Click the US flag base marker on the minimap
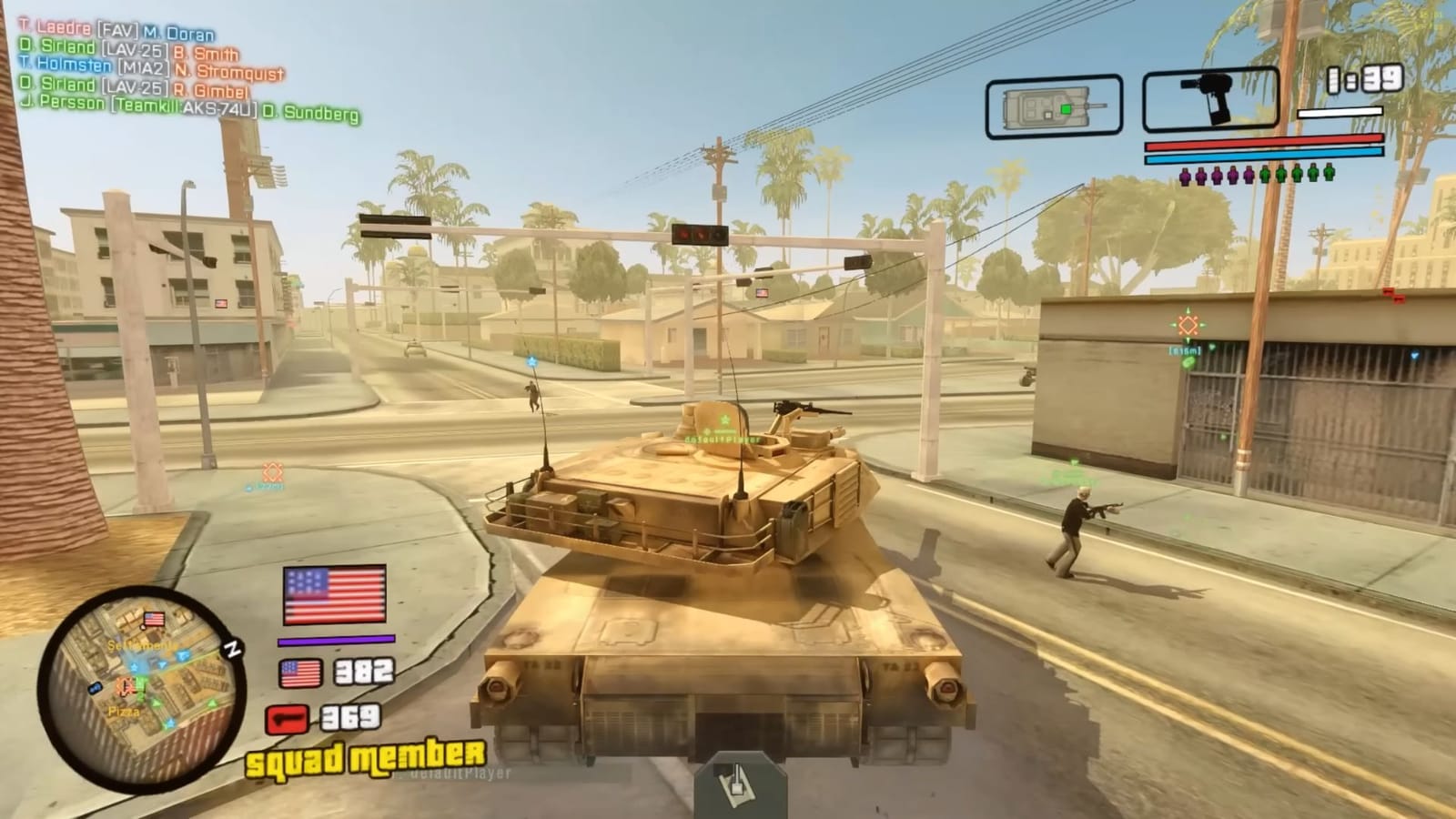Viewport: 1456px width, 819px height. [154, 617]
